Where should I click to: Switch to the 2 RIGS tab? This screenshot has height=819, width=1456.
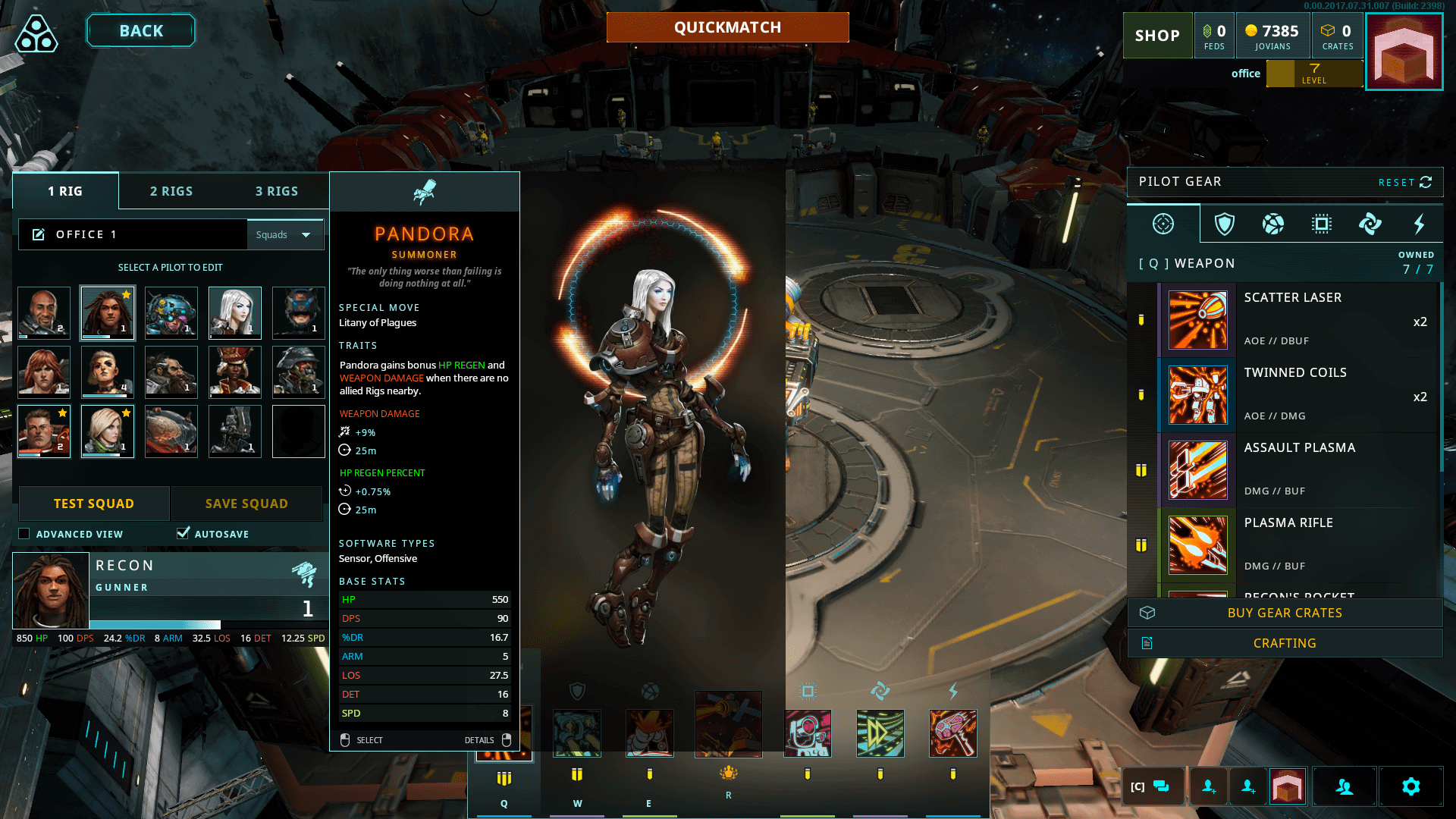[x=171, y=191]
